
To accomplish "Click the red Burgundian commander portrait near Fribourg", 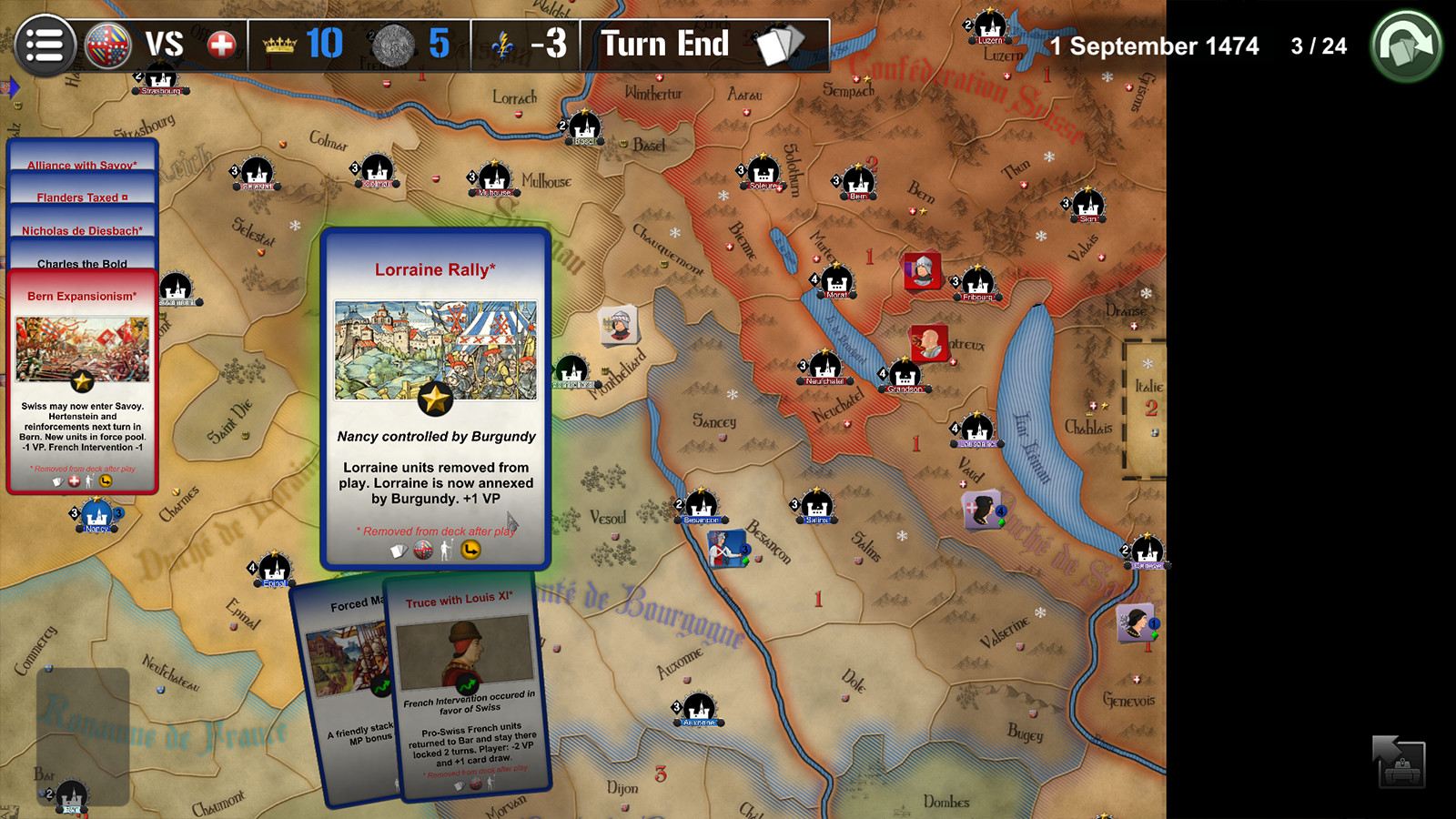I will 922,270.
